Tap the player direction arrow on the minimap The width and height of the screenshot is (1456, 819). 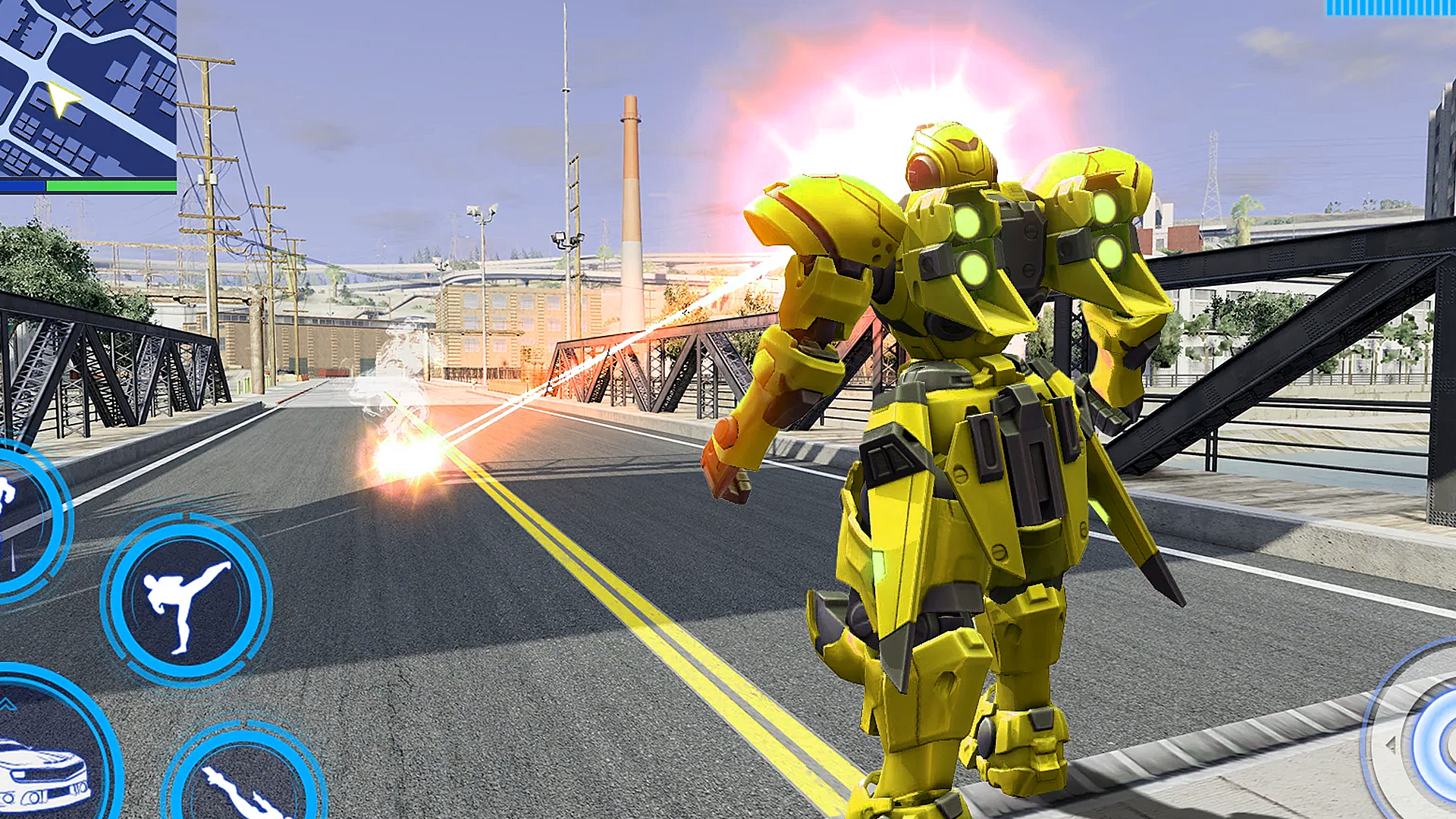point(62,97)
